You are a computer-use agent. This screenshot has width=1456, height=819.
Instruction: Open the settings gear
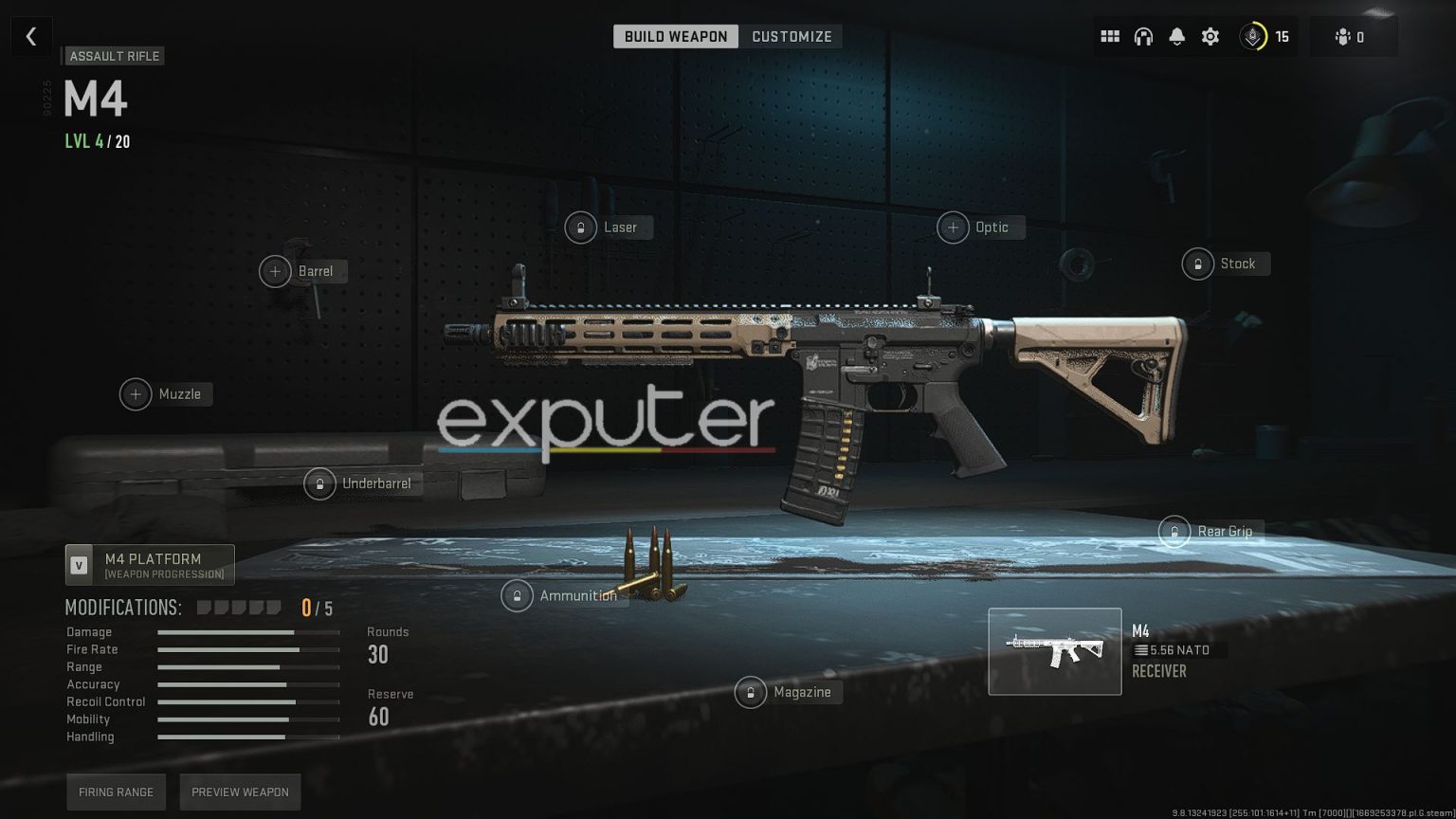tap(1210, 36)
